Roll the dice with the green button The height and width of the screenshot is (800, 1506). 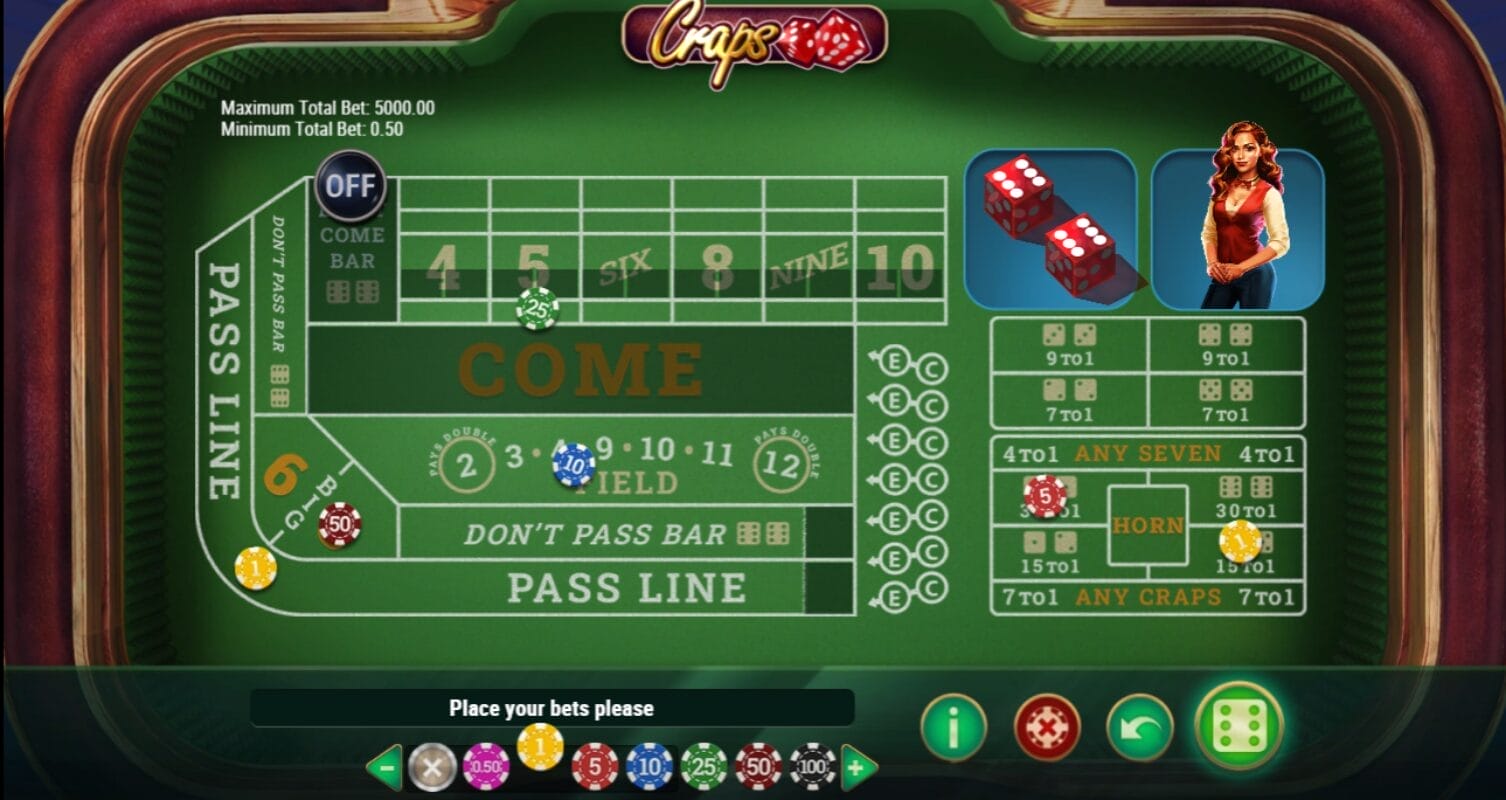click(x=1239, y=725)
